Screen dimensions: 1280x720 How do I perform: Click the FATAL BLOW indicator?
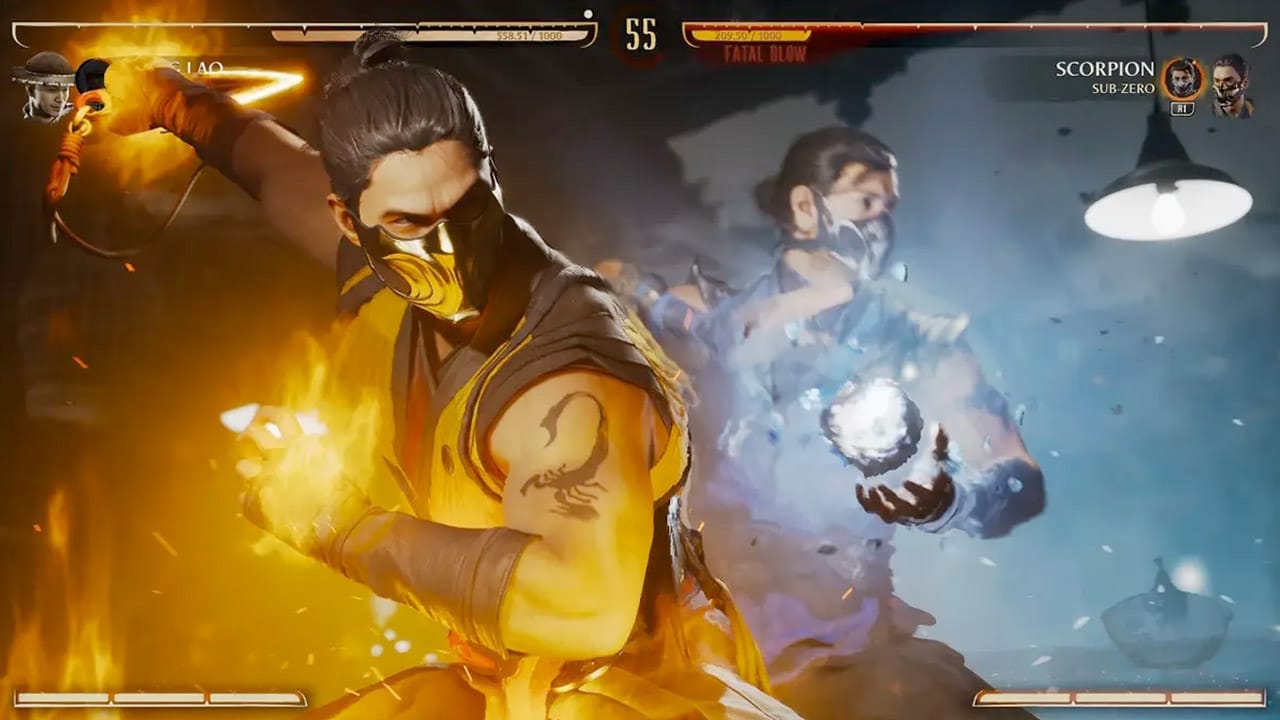coord(763,52)
